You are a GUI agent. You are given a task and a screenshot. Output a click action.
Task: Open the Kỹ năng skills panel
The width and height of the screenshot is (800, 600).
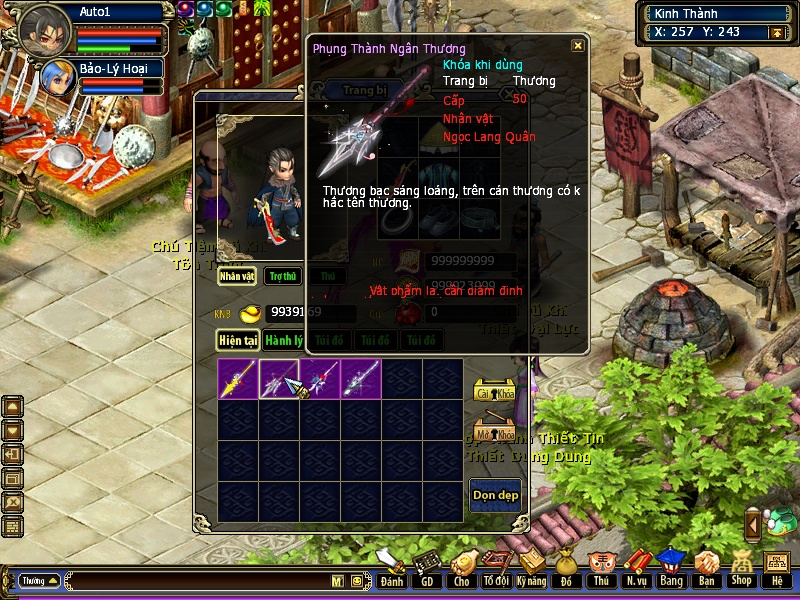point(531,571)
